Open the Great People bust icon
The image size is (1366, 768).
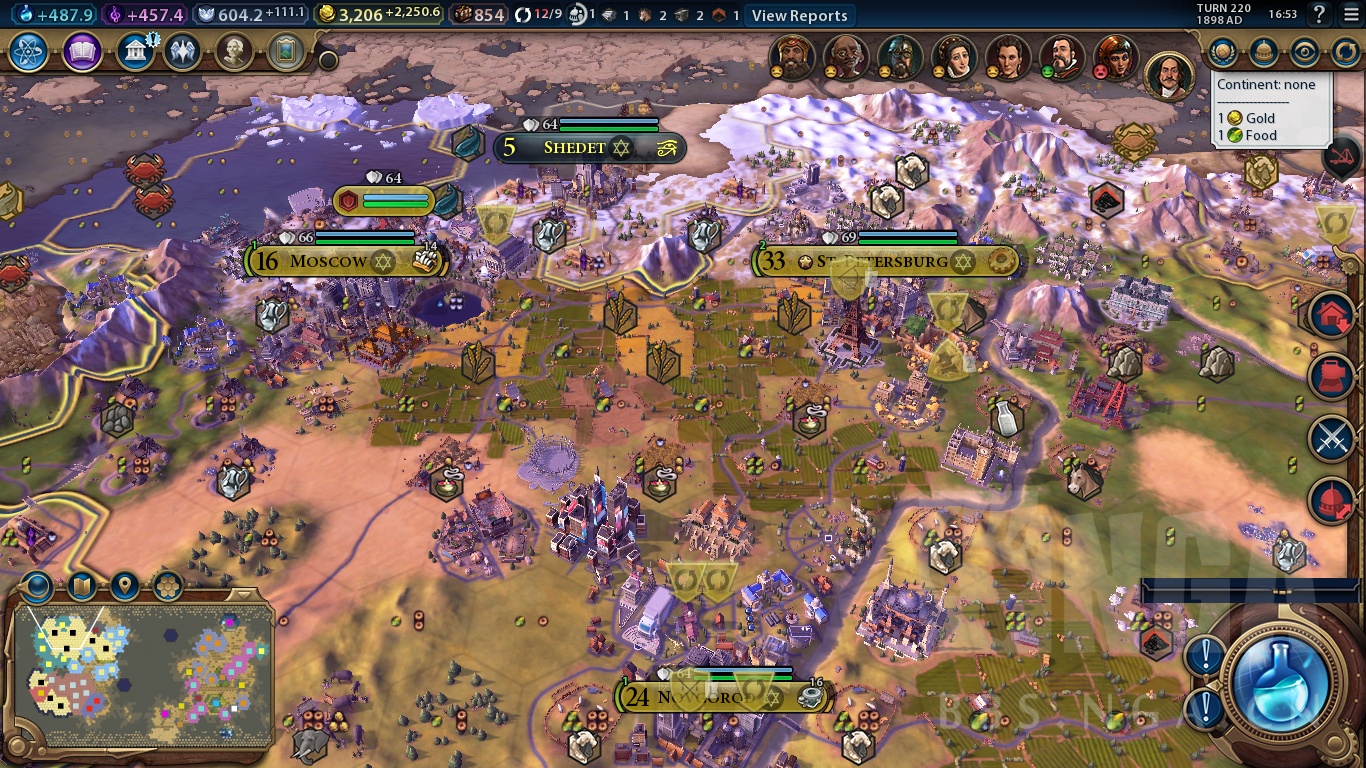[x=234, y=52]
